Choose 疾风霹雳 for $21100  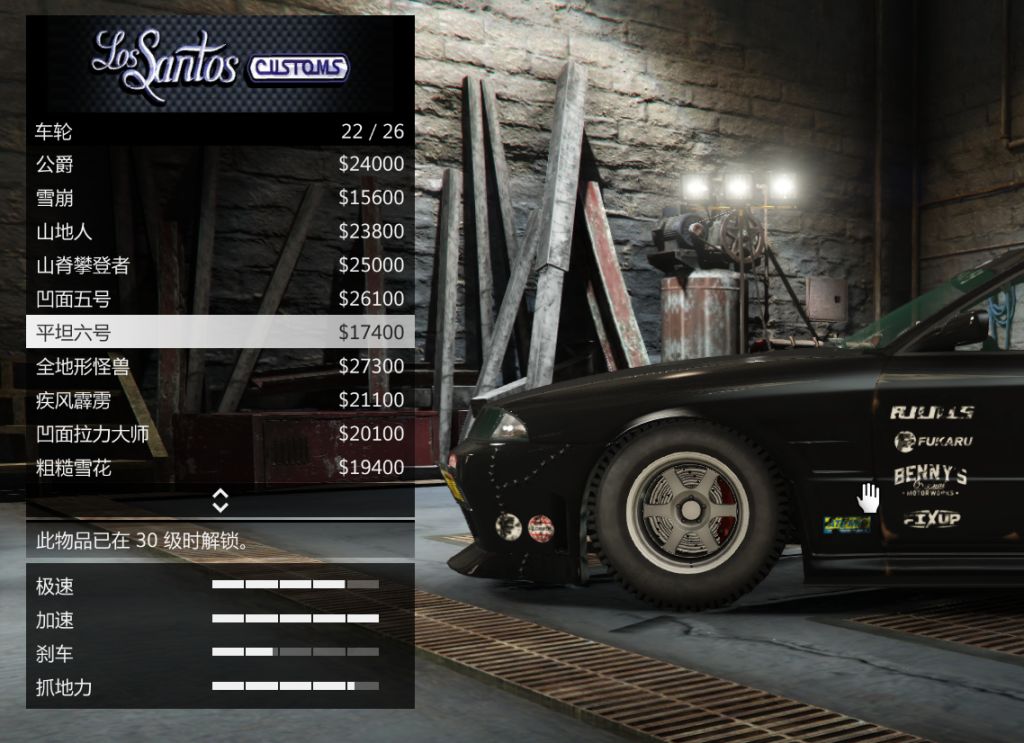pos(220,400)
